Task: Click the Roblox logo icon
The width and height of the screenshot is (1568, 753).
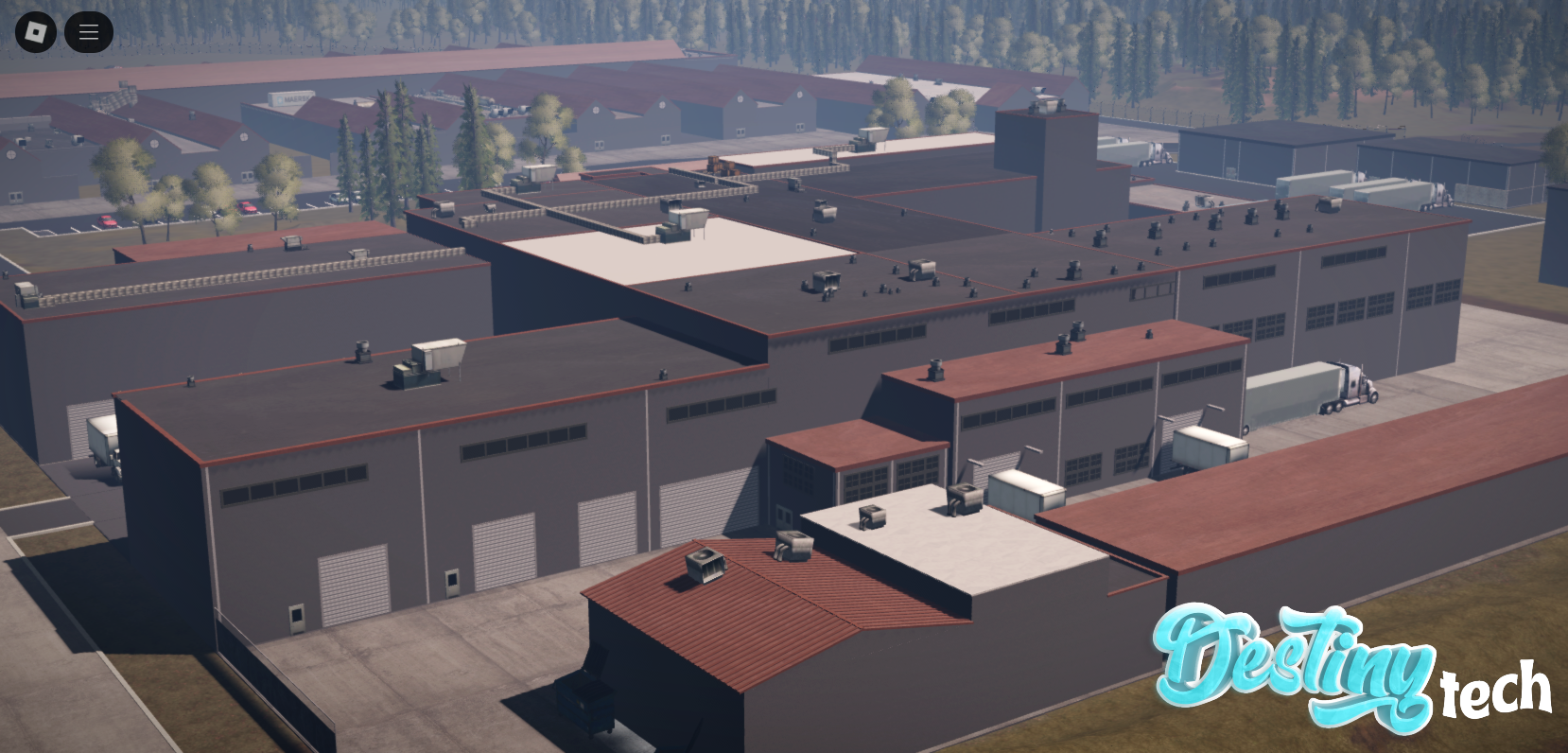Action: [34, 31]
